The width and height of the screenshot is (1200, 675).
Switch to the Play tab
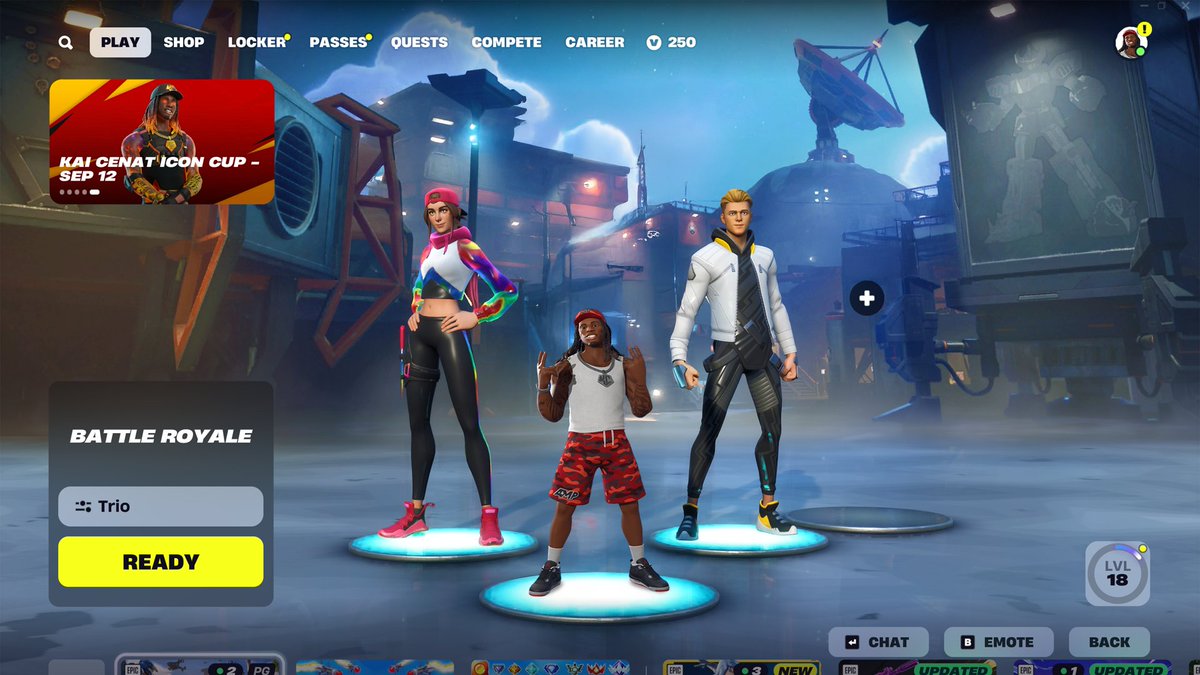(x=120, y=42)
